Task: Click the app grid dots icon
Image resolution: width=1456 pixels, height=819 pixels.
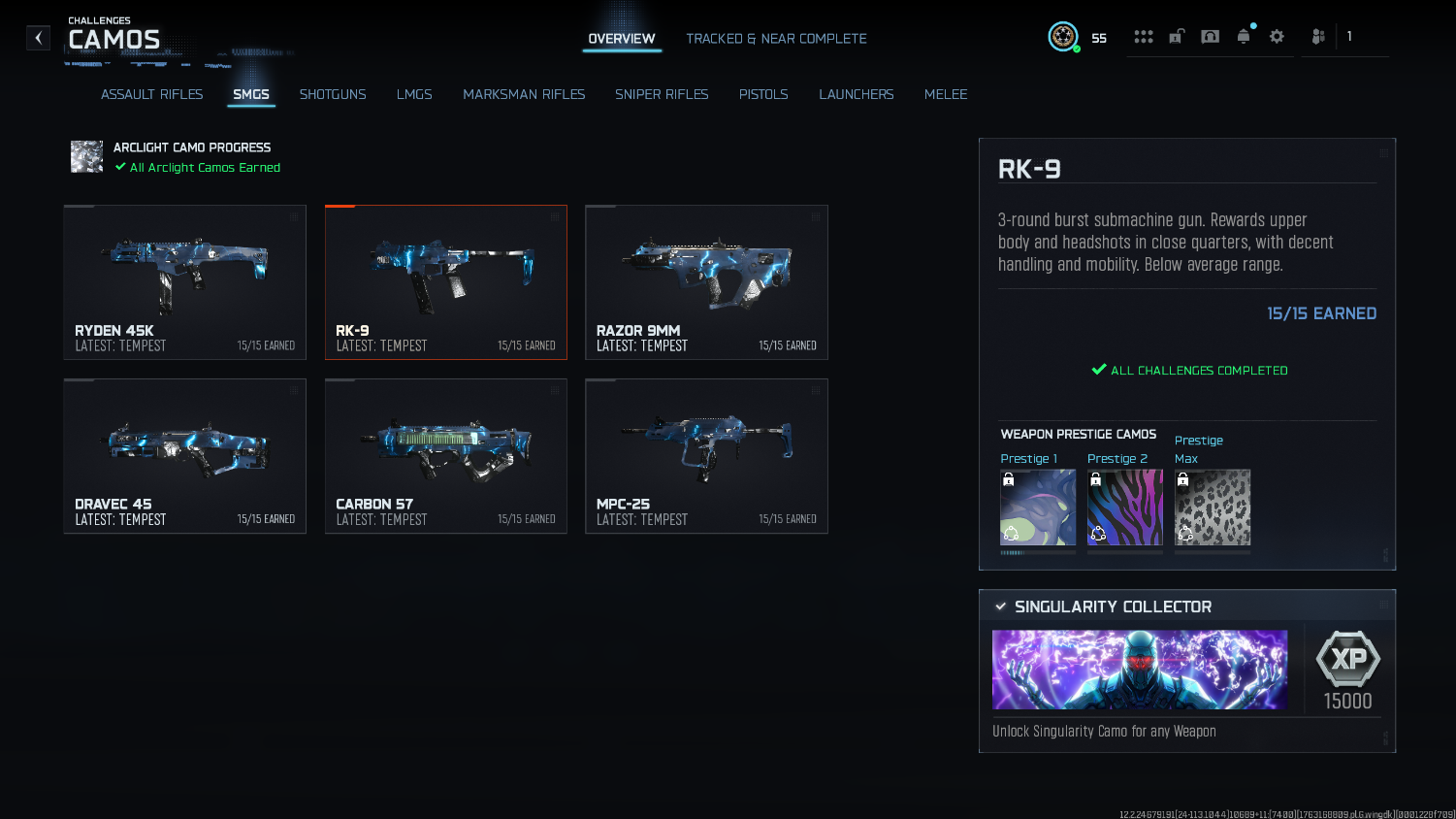Action: pyautogui.click(x=1144, y=36)
